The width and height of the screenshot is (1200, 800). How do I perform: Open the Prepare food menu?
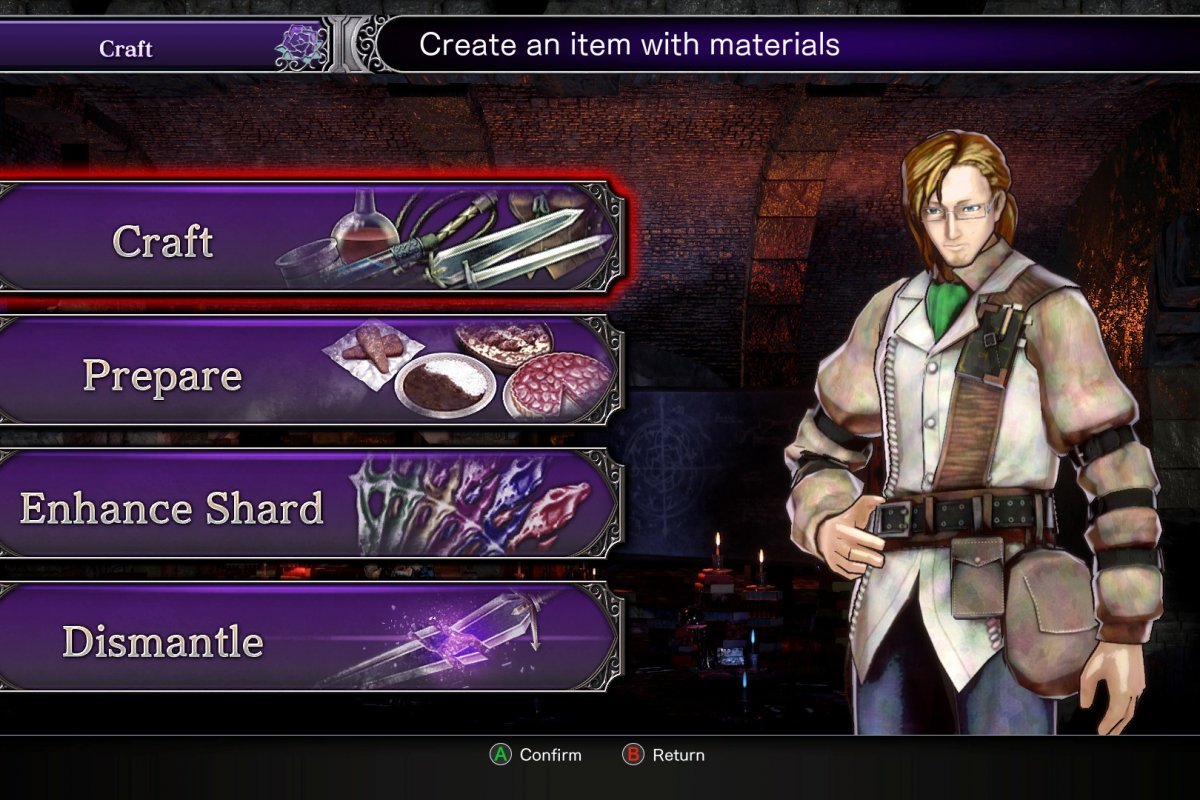tap(310, 373)
